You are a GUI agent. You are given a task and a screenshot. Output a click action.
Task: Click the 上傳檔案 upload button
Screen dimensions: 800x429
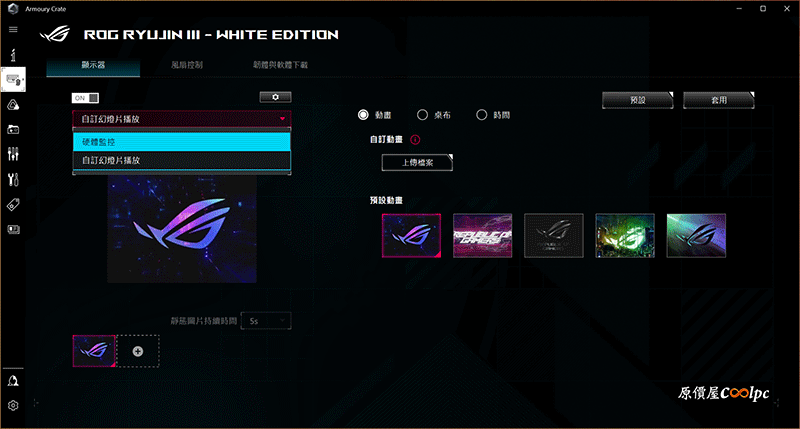point(417,163)
